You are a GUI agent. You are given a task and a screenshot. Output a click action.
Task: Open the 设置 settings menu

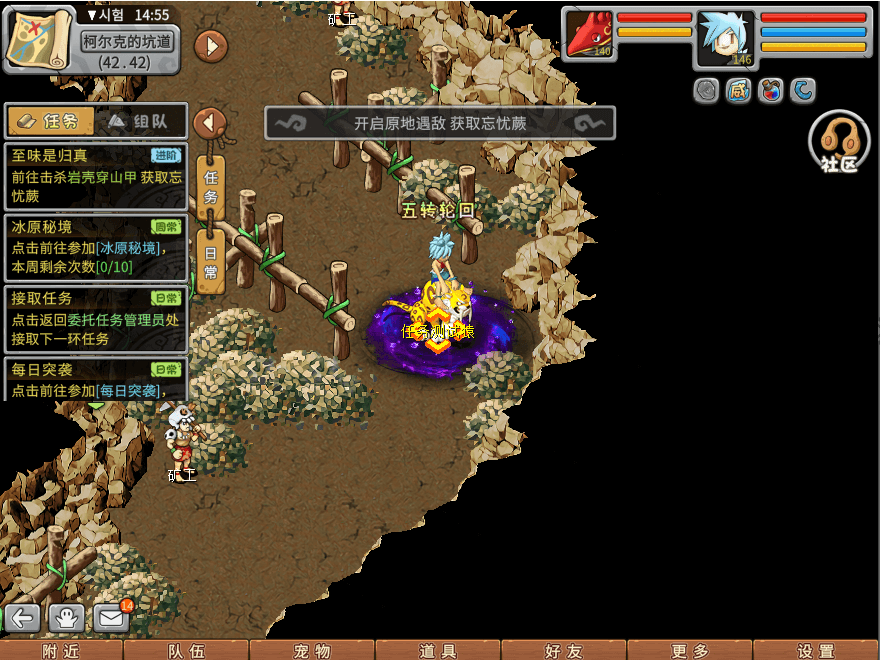(x=816, y=650)
